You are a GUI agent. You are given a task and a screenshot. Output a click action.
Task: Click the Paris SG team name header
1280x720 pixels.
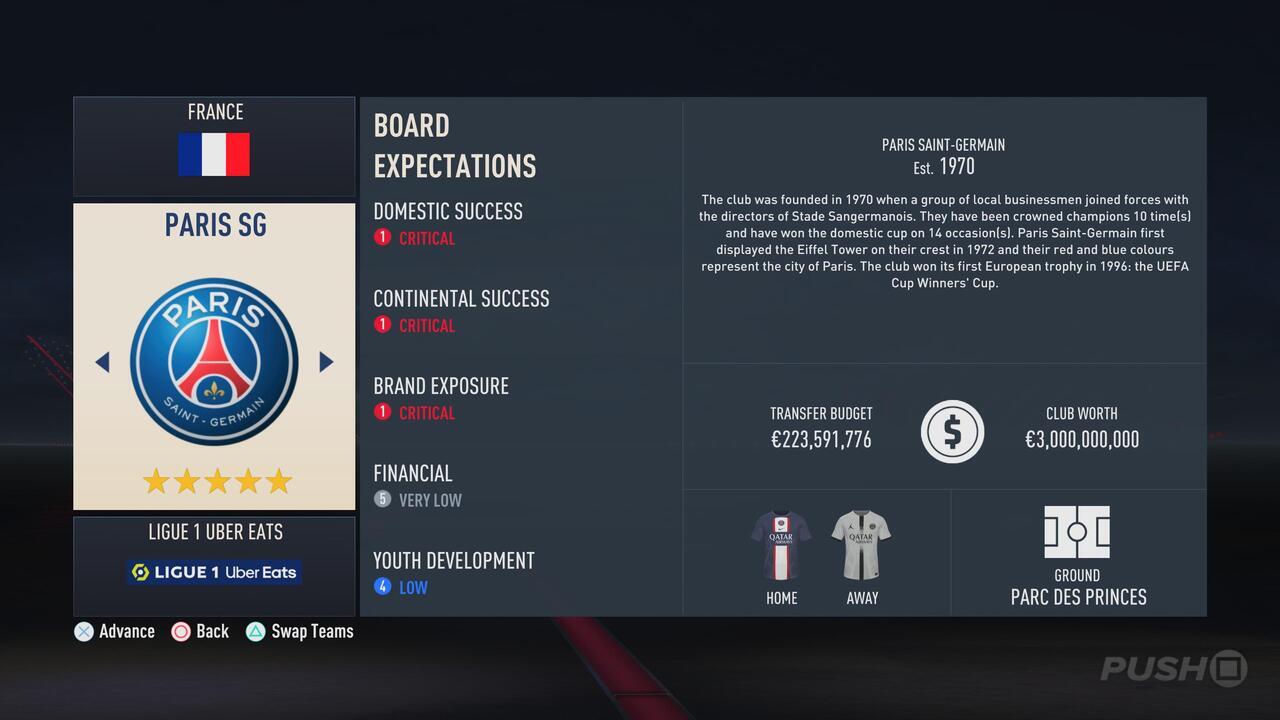coord(215,225)
